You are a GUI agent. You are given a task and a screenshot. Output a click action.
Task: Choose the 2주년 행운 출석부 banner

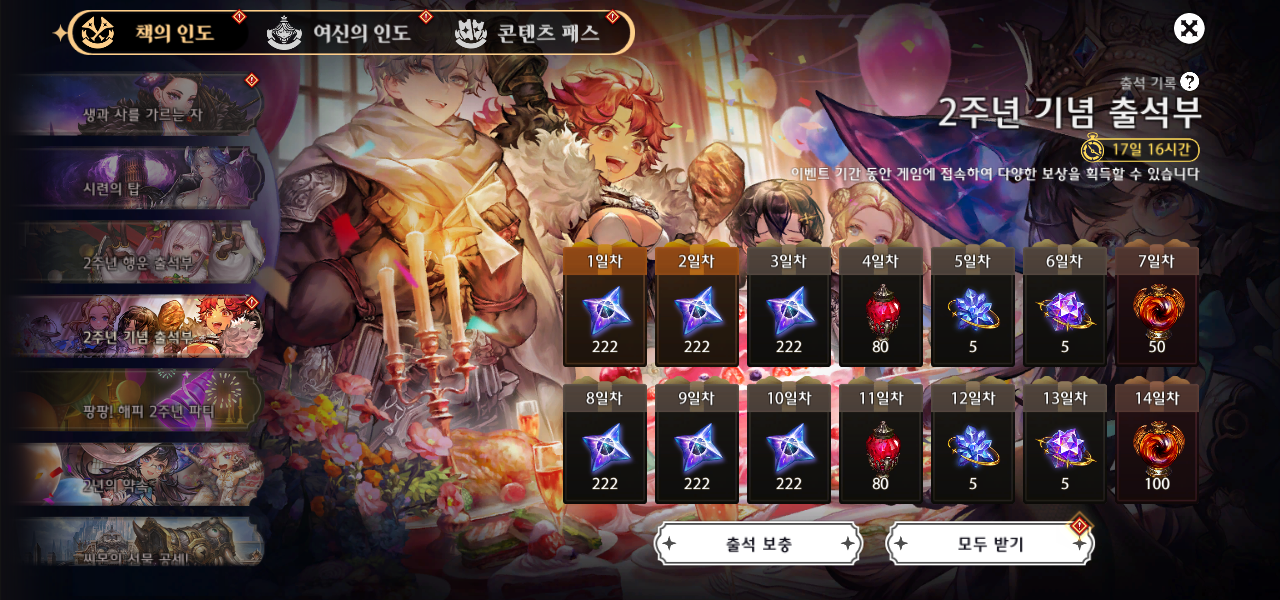(140, 254)
